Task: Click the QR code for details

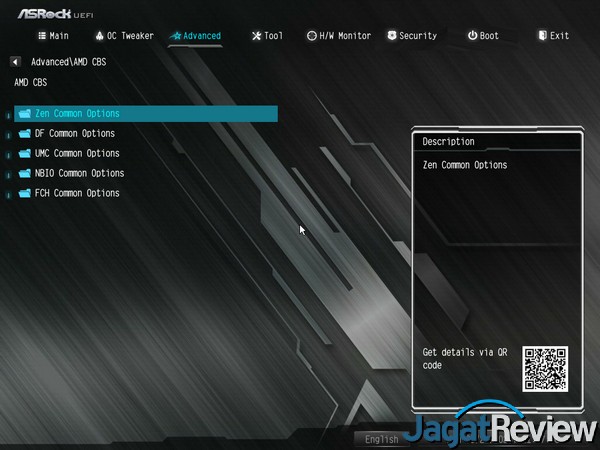Action: 545,369
